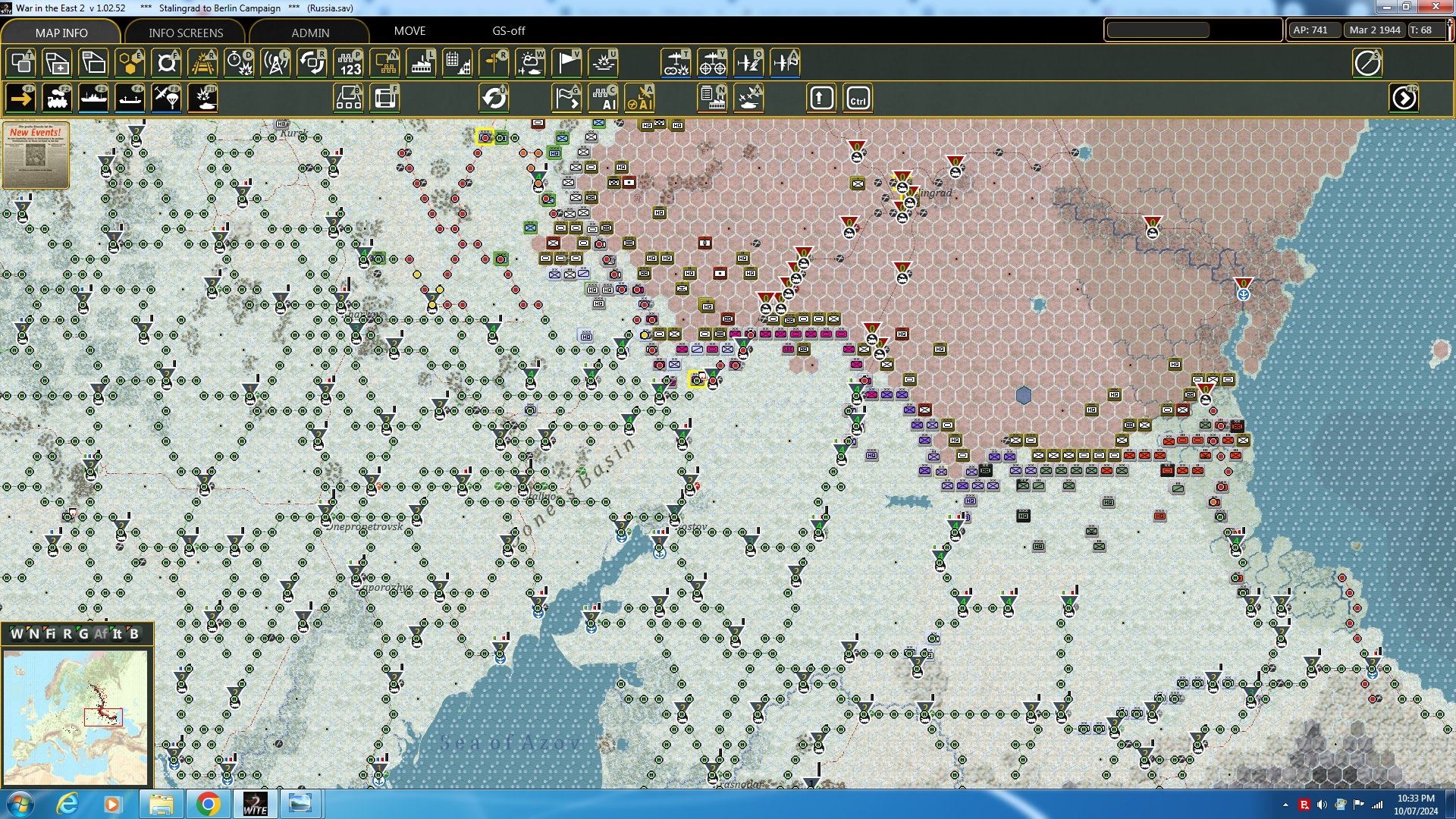Open the weather display icon
Viewport: 1456px width, 819px height.
pos(531,63)
